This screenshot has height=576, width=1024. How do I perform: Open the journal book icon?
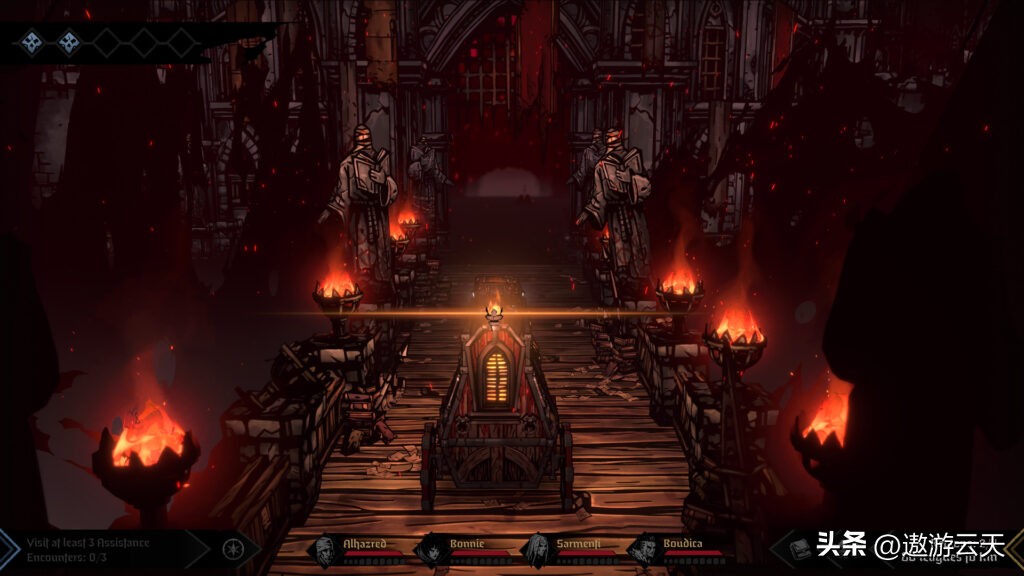[x=798, y=548]
